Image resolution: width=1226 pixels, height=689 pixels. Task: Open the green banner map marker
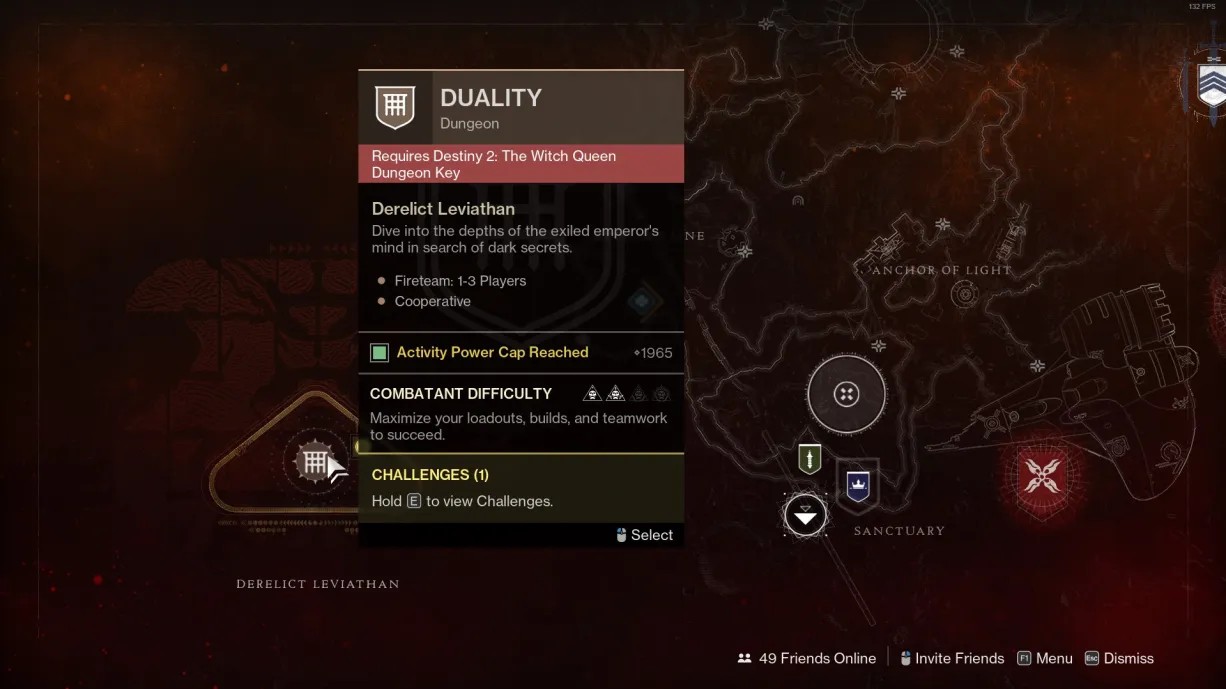[809, 459]
